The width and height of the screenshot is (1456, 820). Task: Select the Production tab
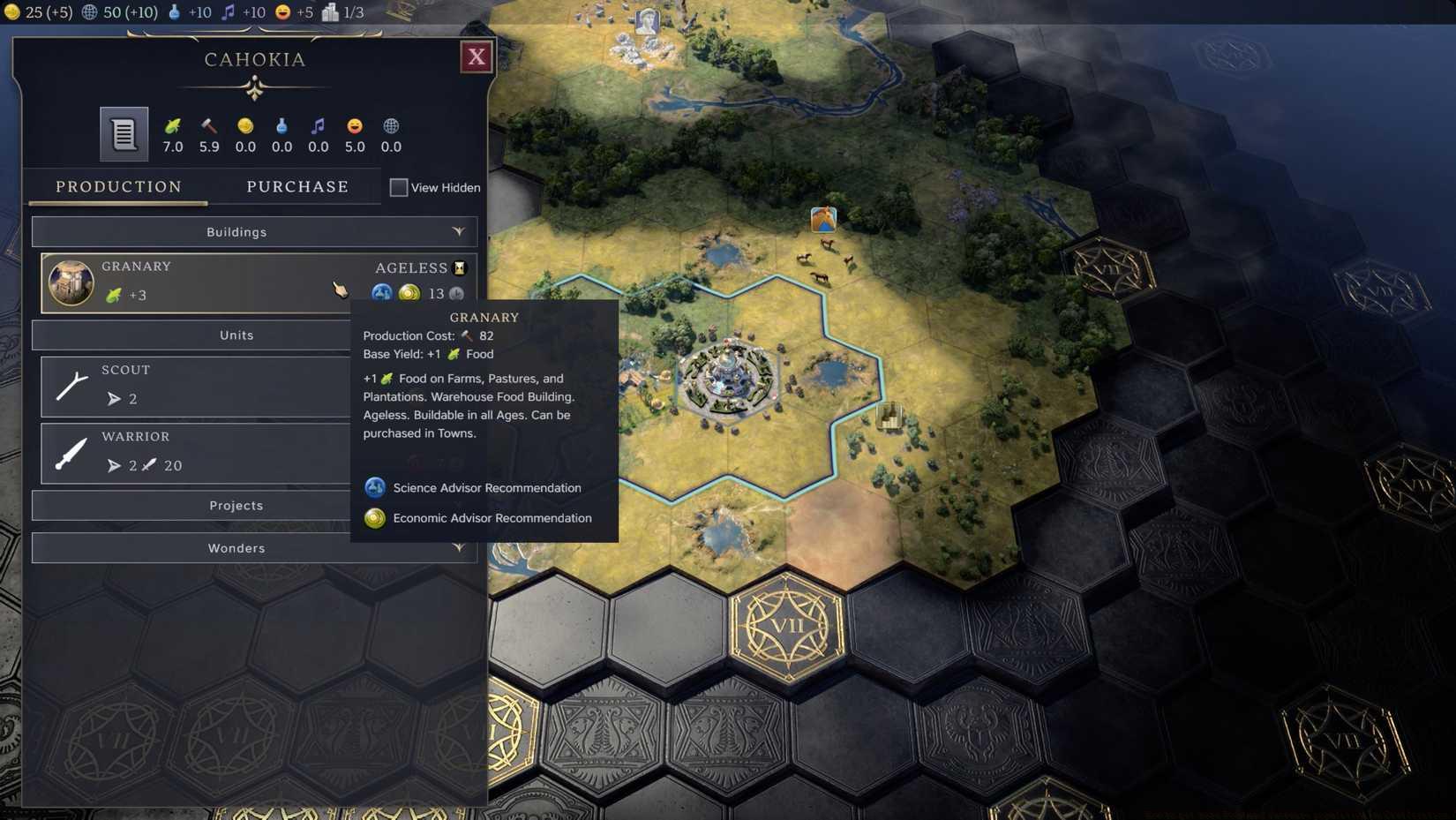click(118, 186)
